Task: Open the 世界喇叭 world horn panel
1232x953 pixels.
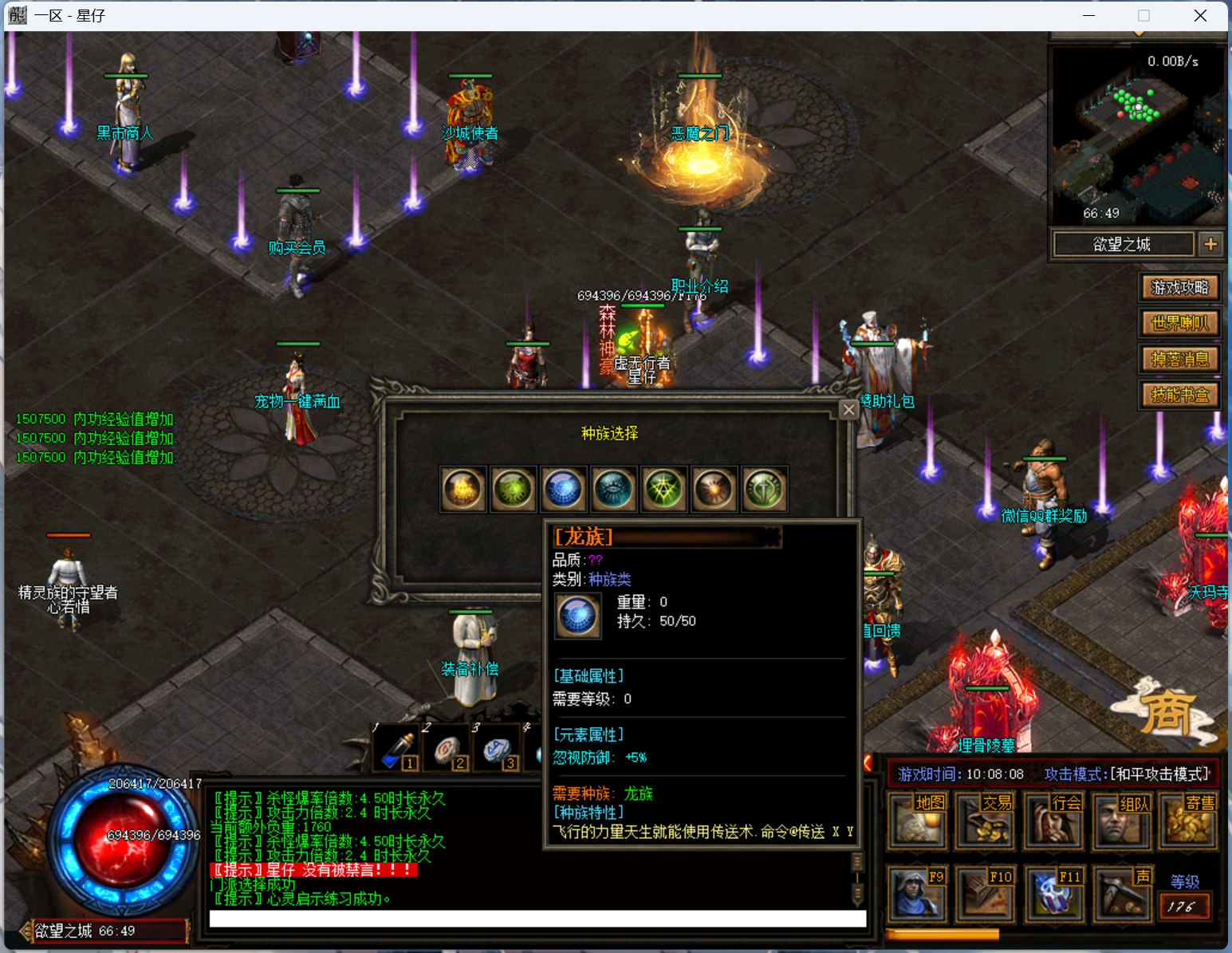Action: tap(1179, 323)
